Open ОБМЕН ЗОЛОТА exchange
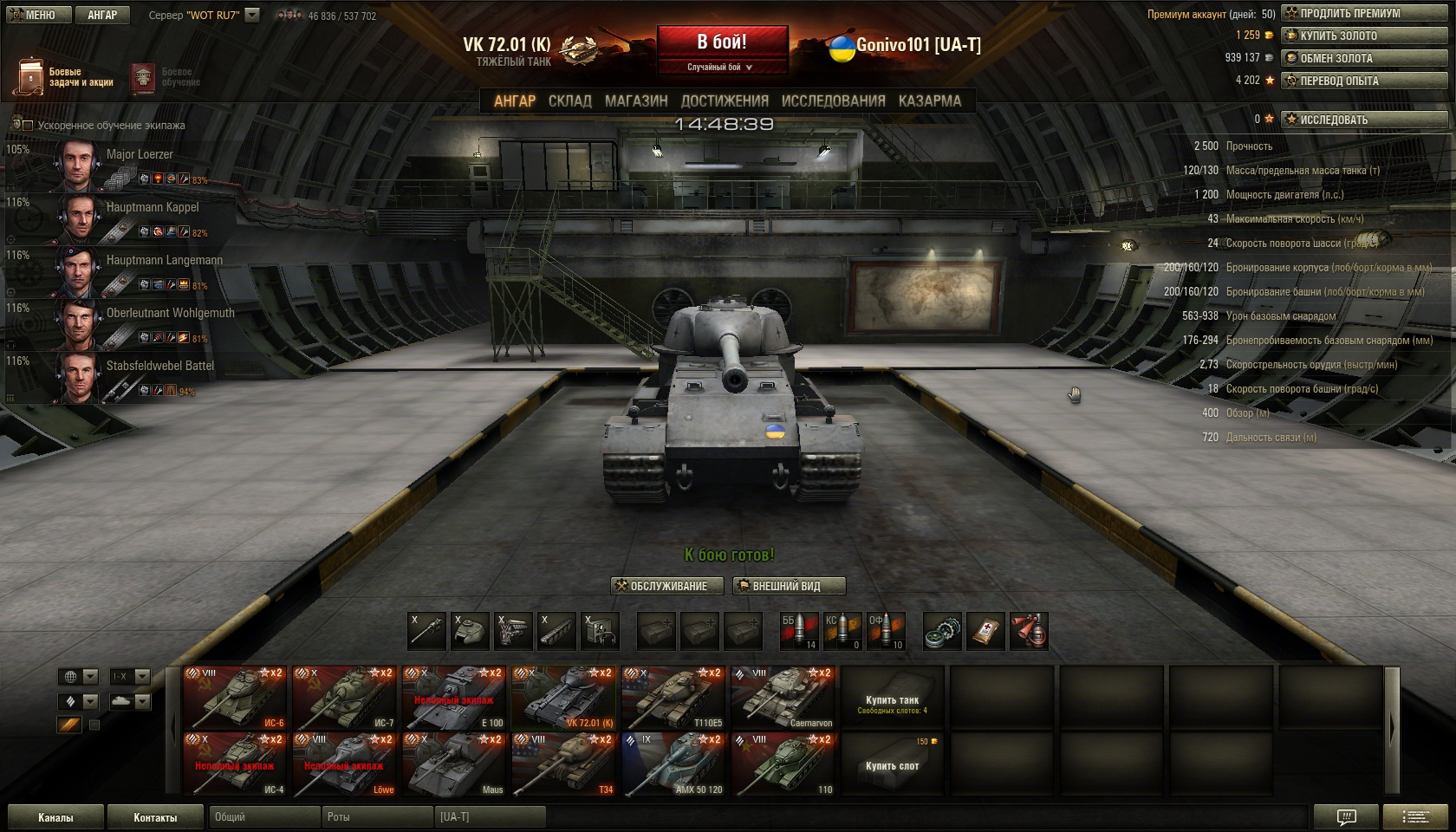 point(1364,58)
